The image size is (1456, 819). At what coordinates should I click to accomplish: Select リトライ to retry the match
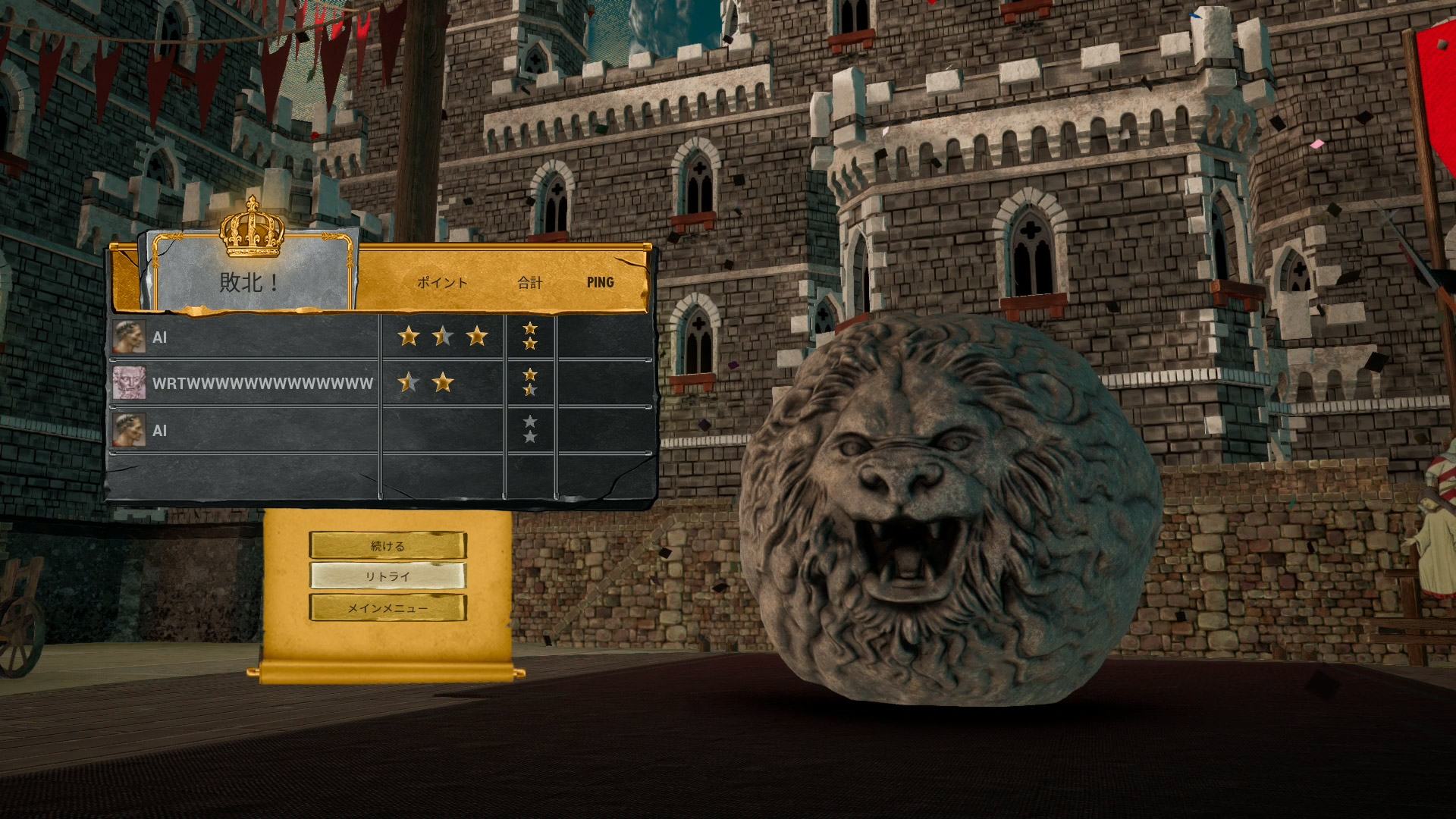point(388,576)
